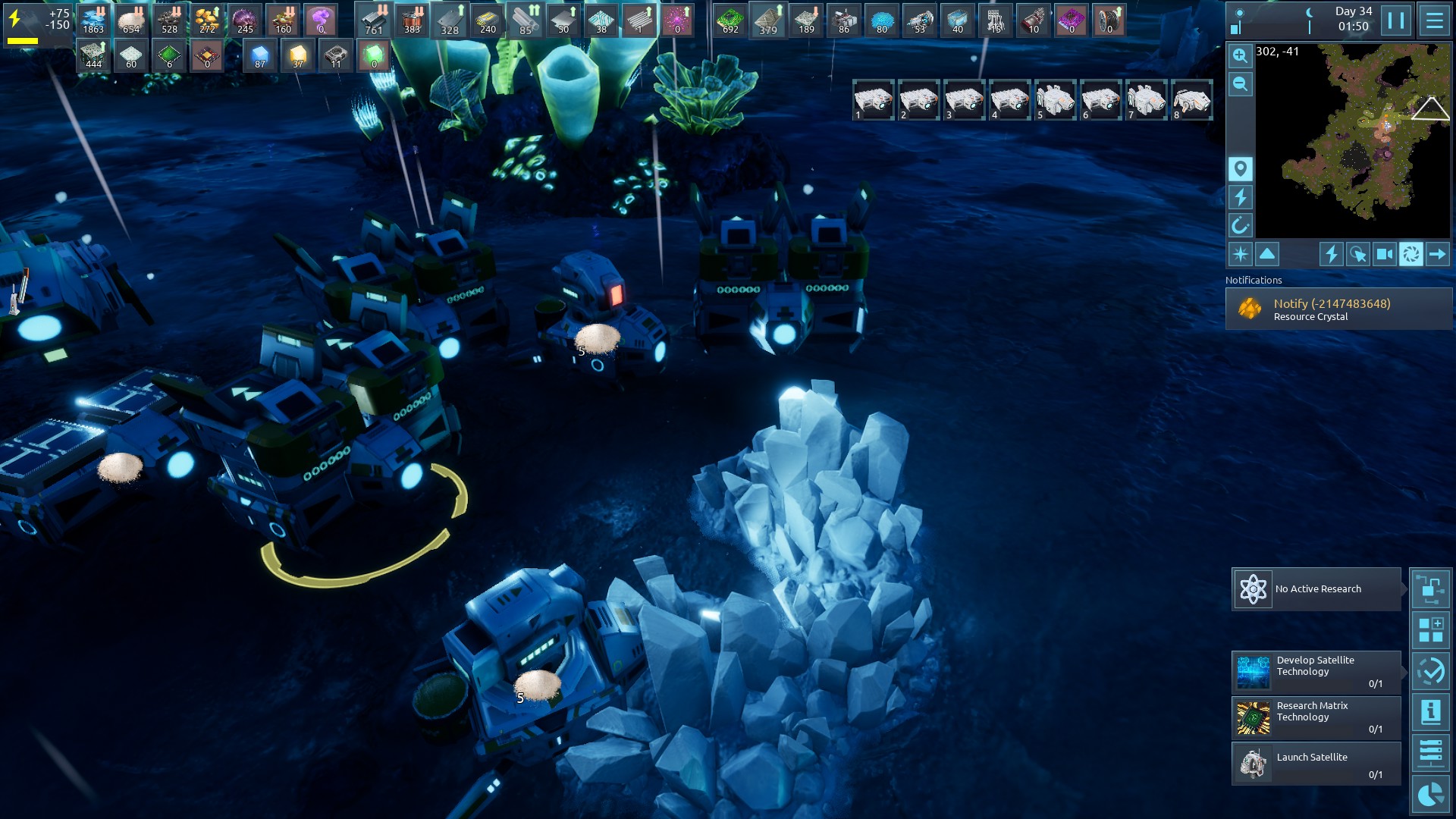Open the pie chart statistics panel

point(1430,795)
